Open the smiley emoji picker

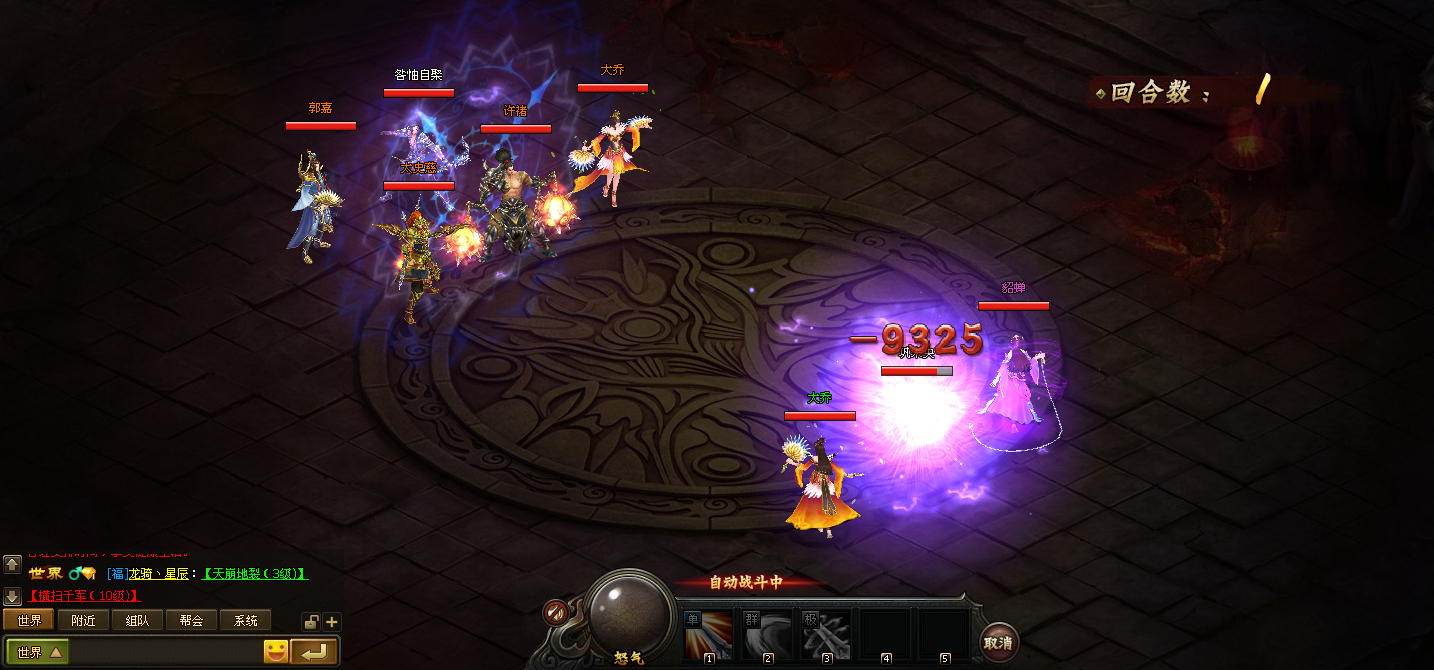276,653
